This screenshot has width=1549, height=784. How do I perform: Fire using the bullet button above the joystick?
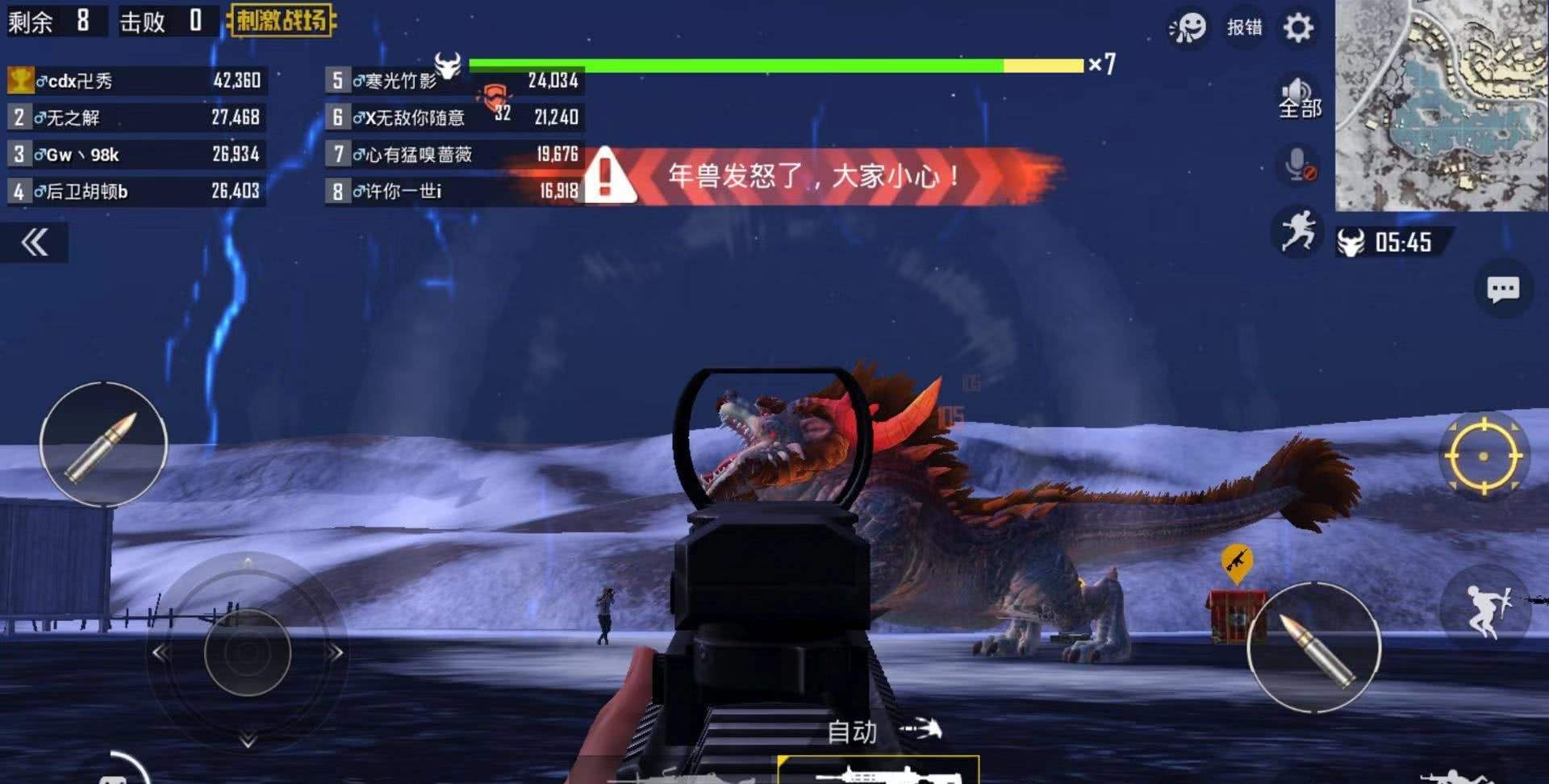(103, 444)
